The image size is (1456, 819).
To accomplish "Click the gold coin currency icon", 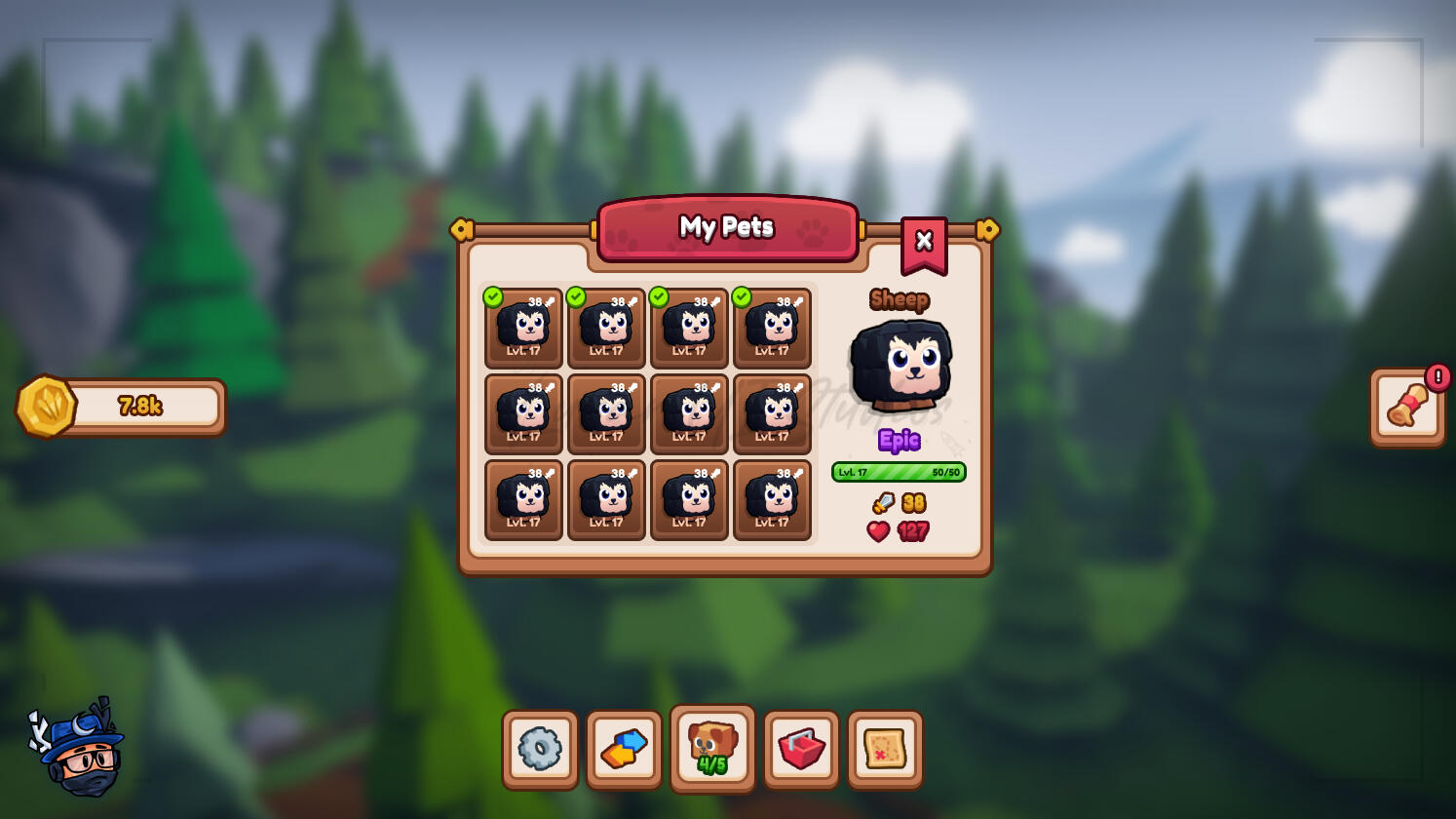I will point(45,406).
